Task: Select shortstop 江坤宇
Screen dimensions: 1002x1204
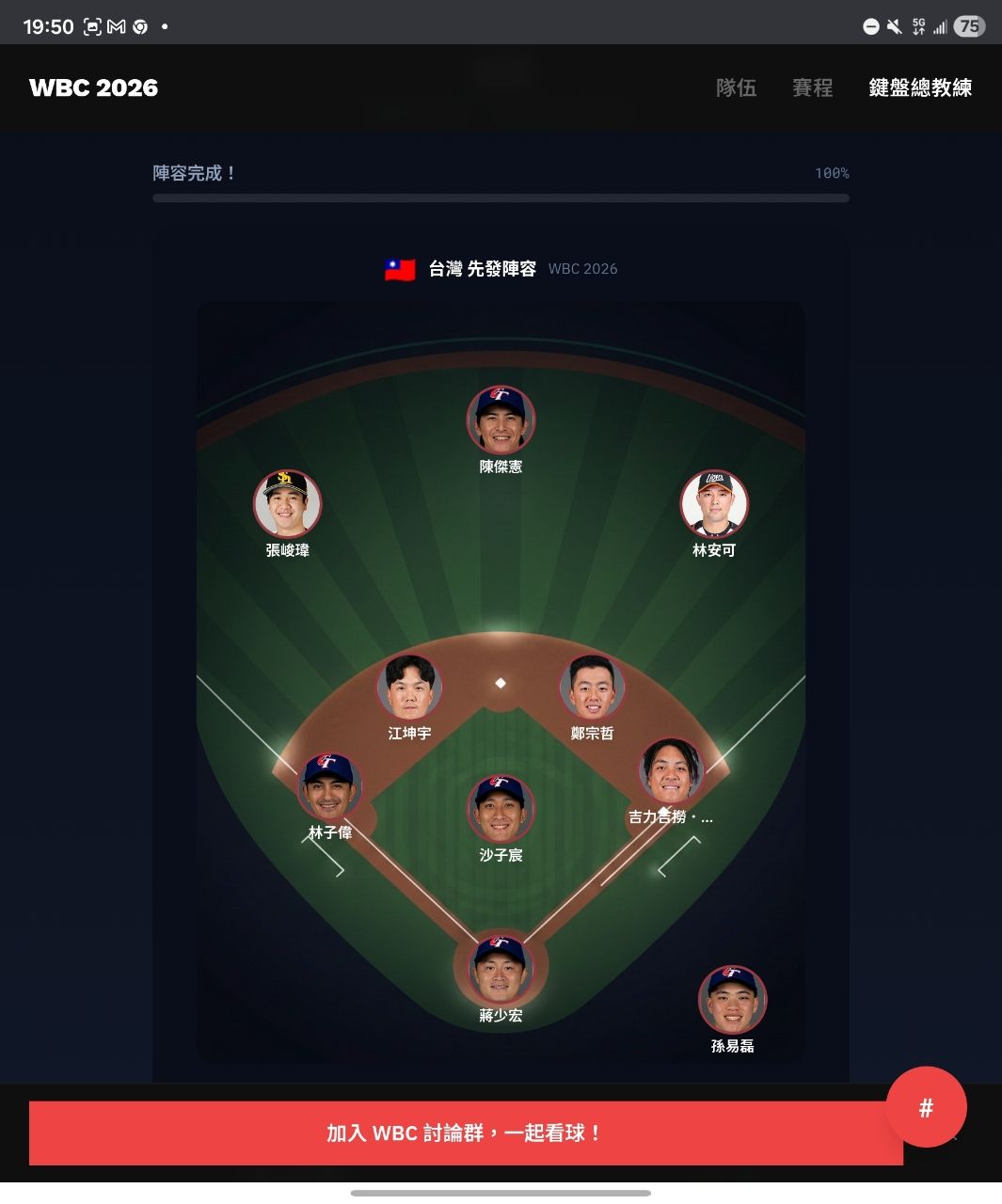Action: click(409, 688)
